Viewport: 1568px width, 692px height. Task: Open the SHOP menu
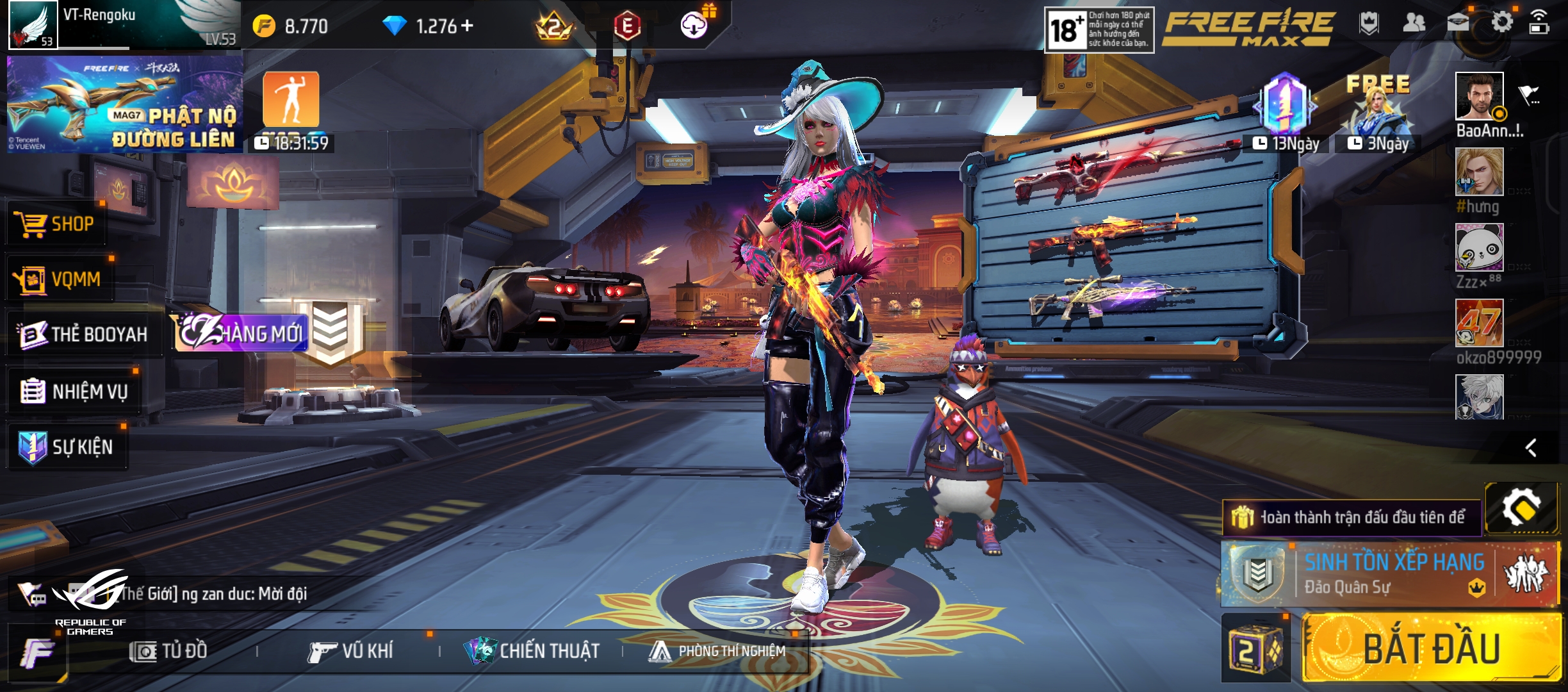tap(56, 224)
